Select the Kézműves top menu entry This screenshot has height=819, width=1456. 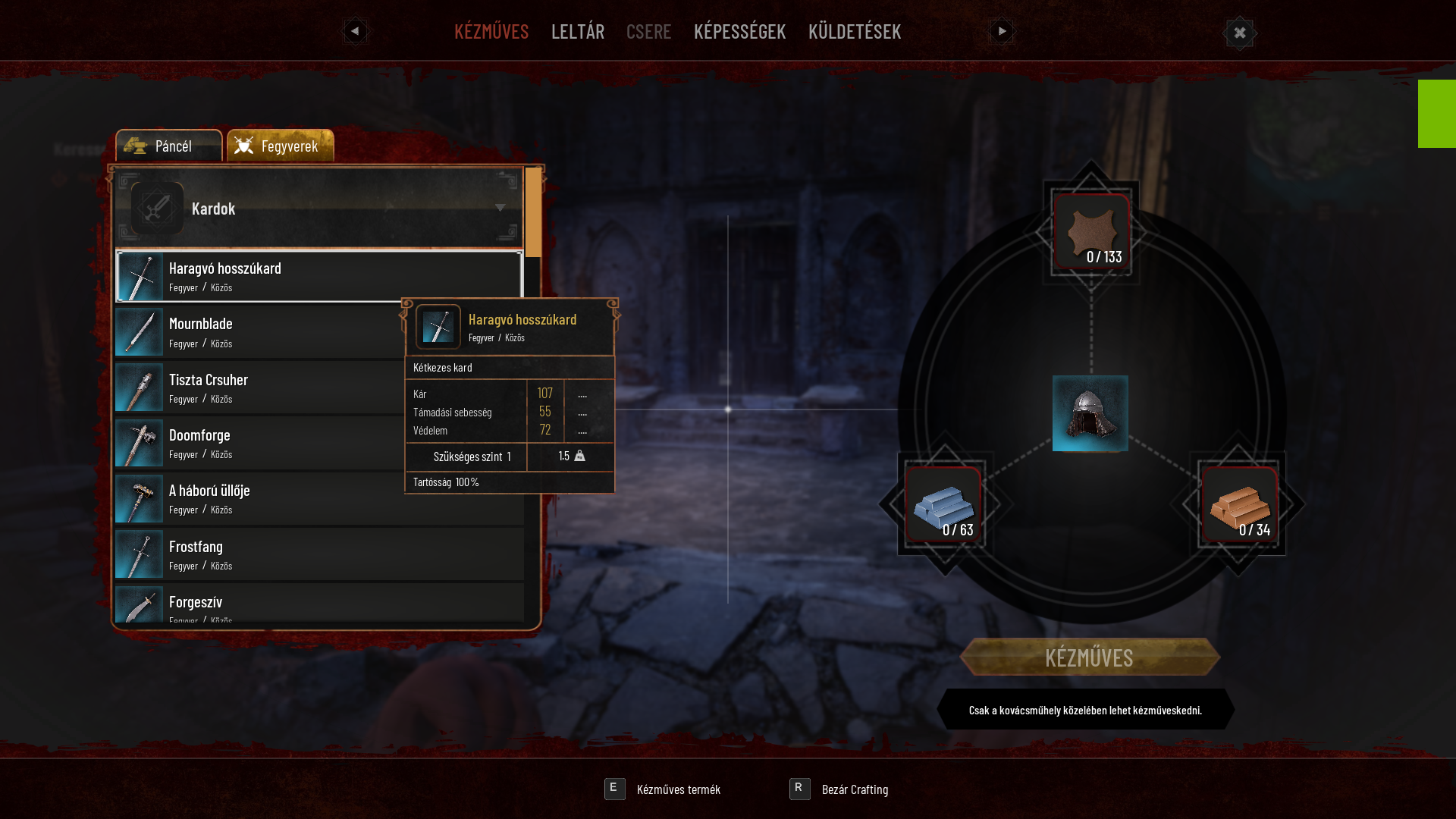(491, 31)
